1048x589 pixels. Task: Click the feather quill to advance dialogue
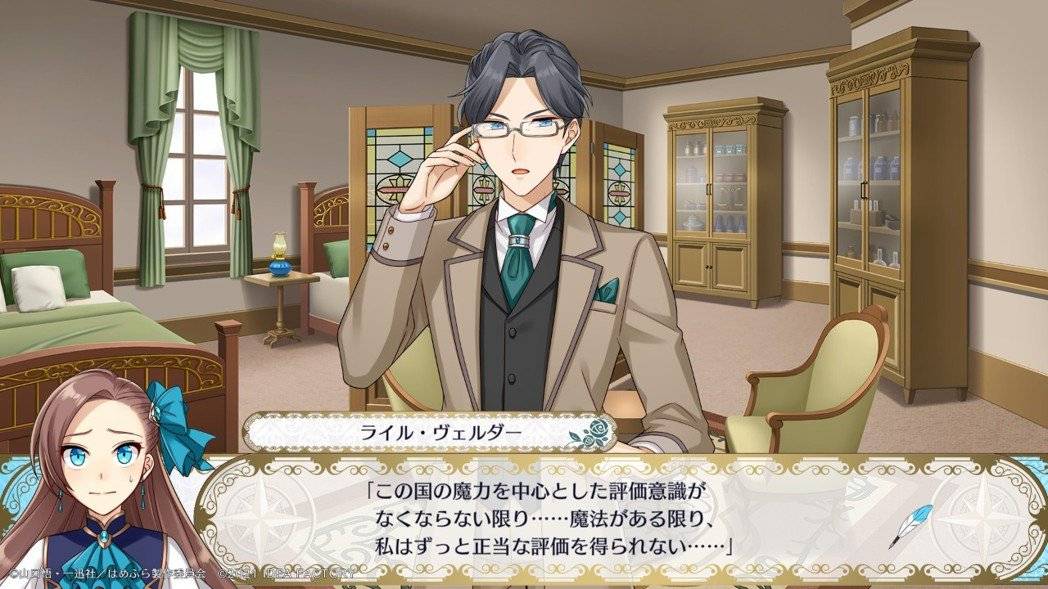(911, 526)
